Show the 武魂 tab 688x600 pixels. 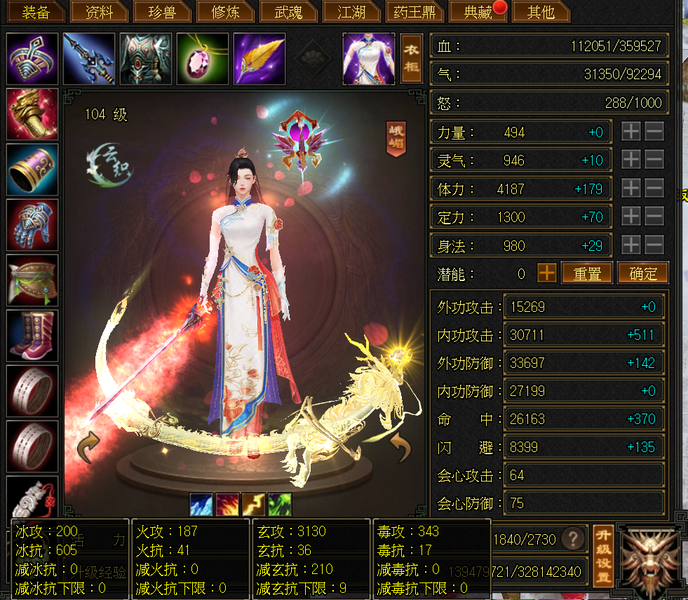pos(282,13)
